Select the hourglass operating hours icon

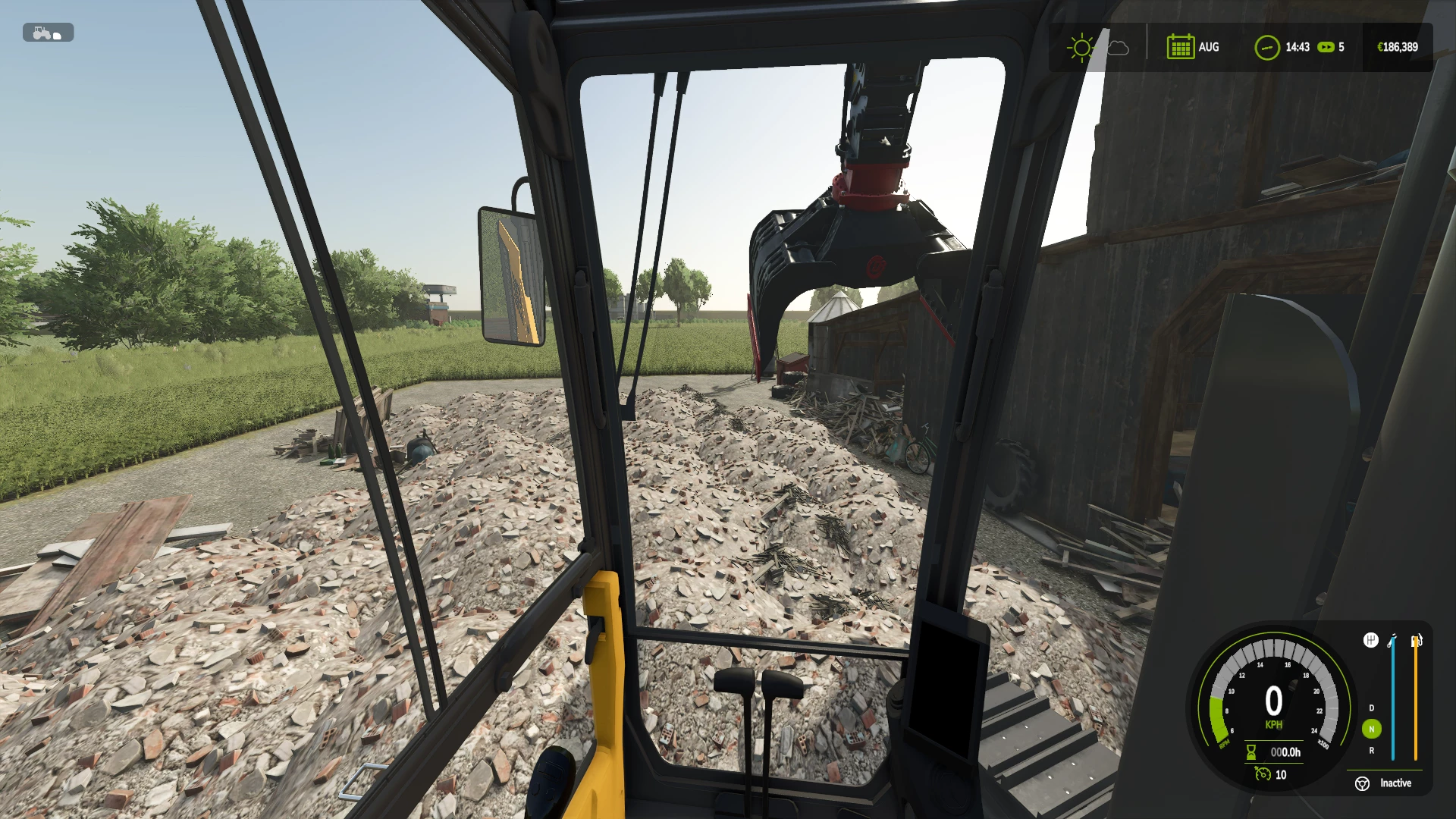tap(1250, 752)
